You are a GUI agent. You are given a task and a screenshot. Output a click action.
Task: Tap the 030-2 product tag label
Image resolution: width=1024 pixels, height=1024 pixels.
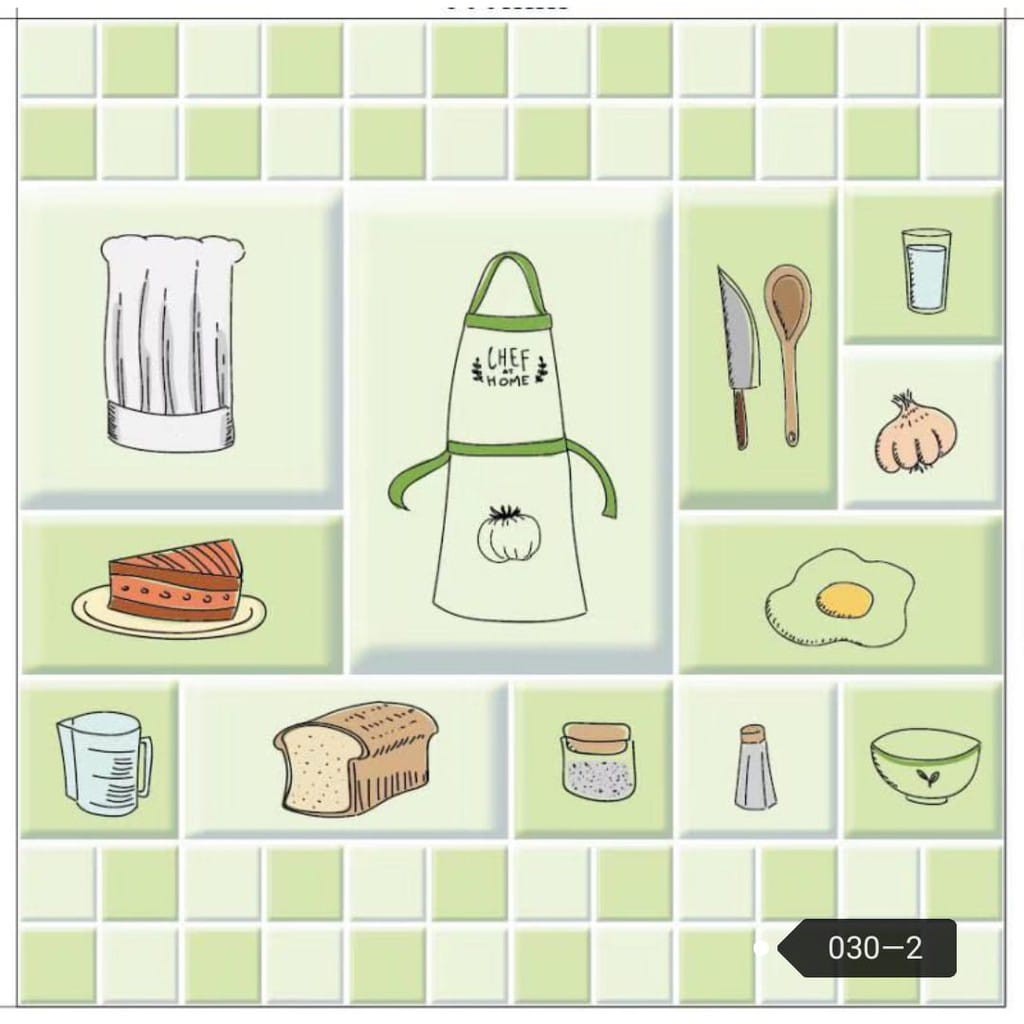click(873, 948)
